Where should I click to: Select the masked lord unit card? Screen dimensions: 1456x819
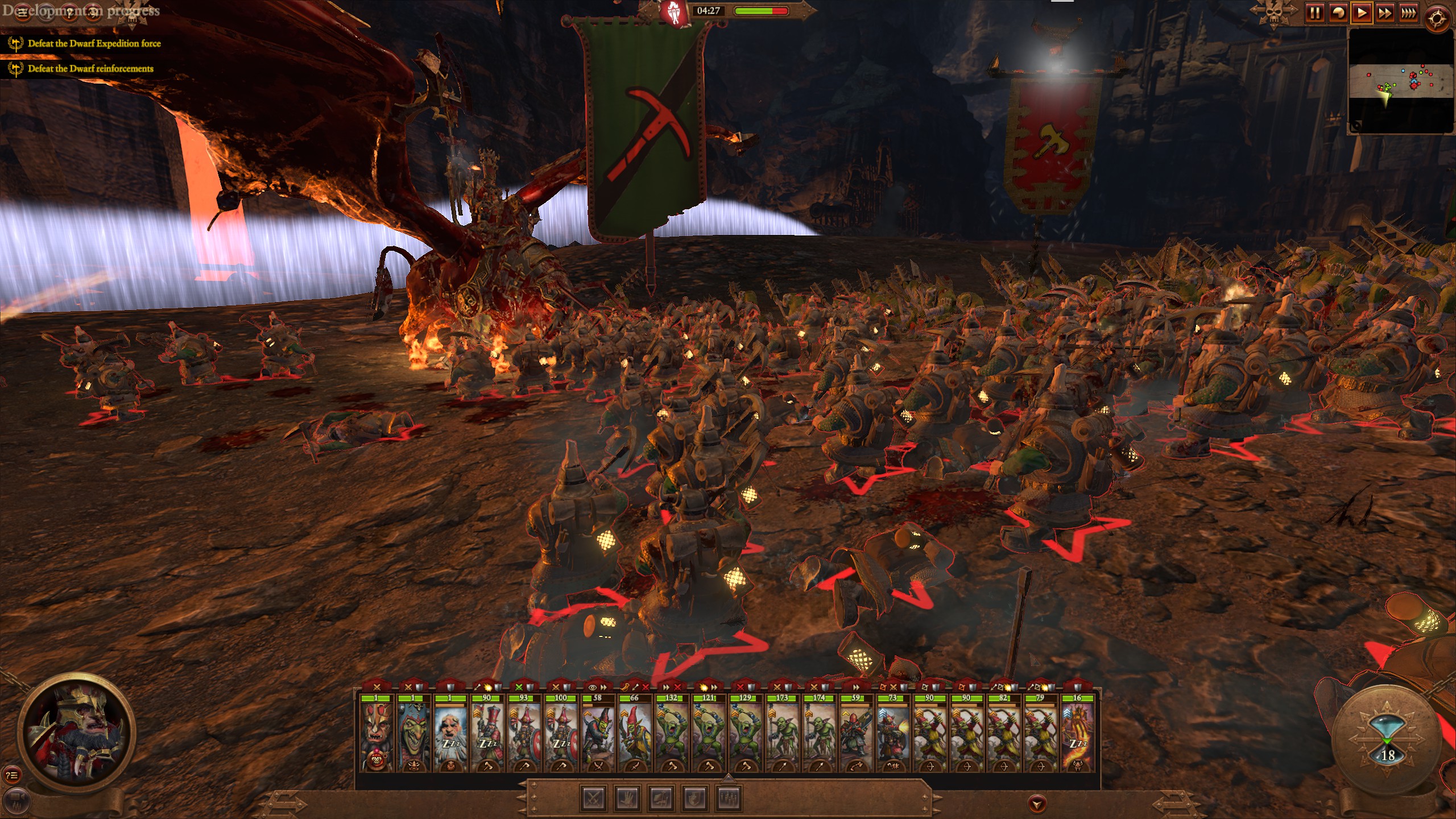tap(377, 734)
